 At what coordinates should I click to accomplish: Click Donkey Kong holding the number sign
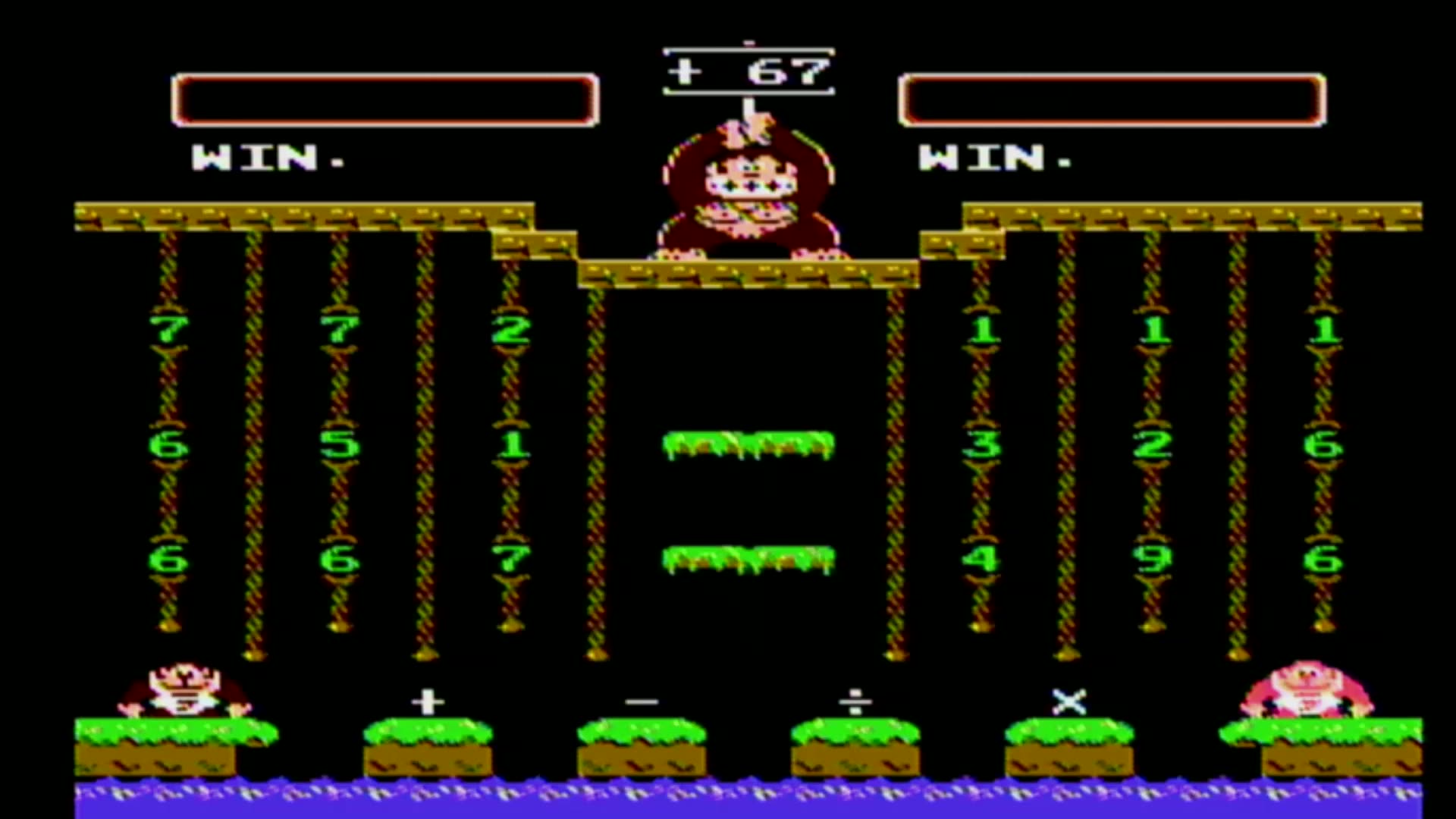click(x=747, y=190)
